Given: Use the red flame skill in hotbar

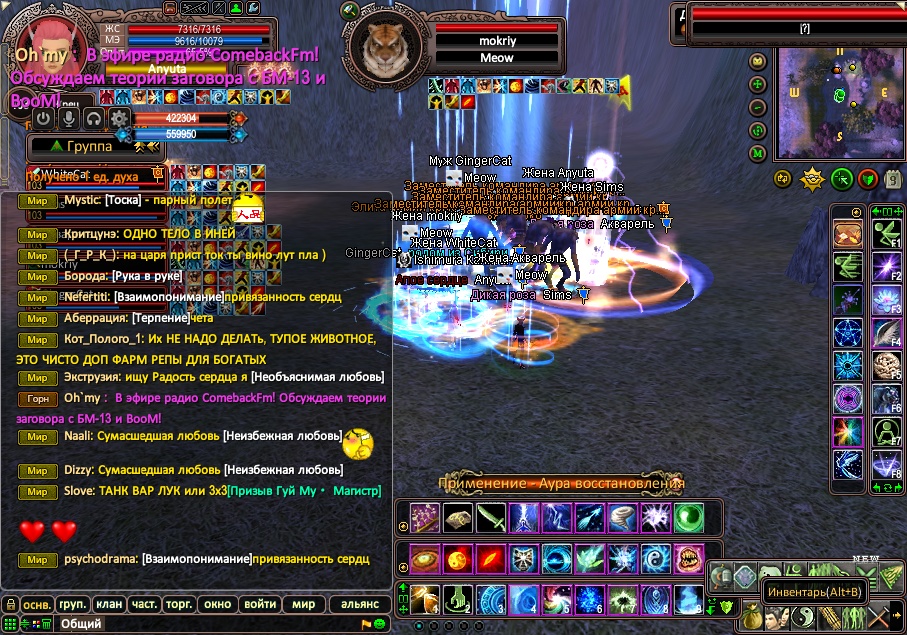Looking at the screenshot, I should tap(488, 557).
